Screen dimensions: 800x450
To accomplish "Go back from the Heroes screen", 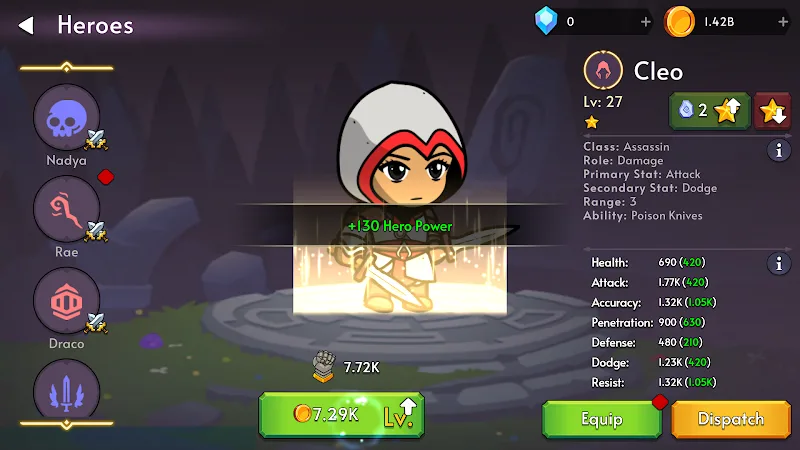I will coord(26,25).
